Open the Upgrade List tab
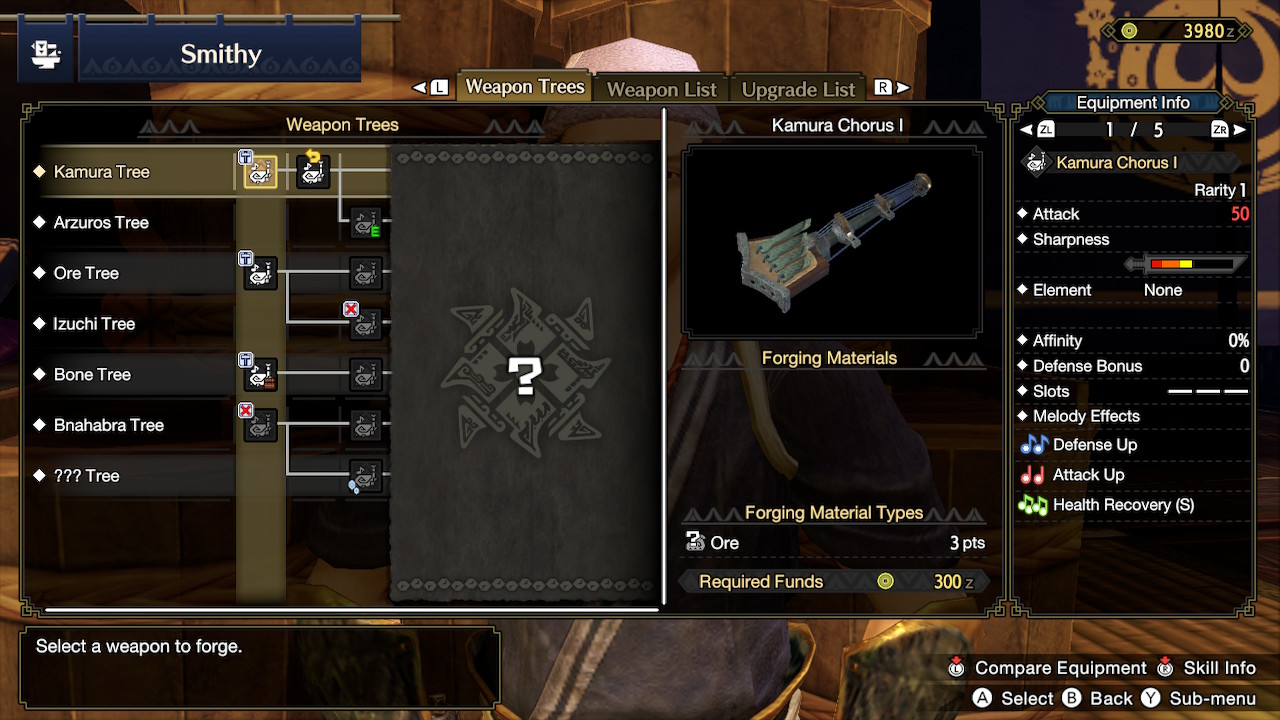The width and height of the screenshot is (1280, 720). [798, 89]
